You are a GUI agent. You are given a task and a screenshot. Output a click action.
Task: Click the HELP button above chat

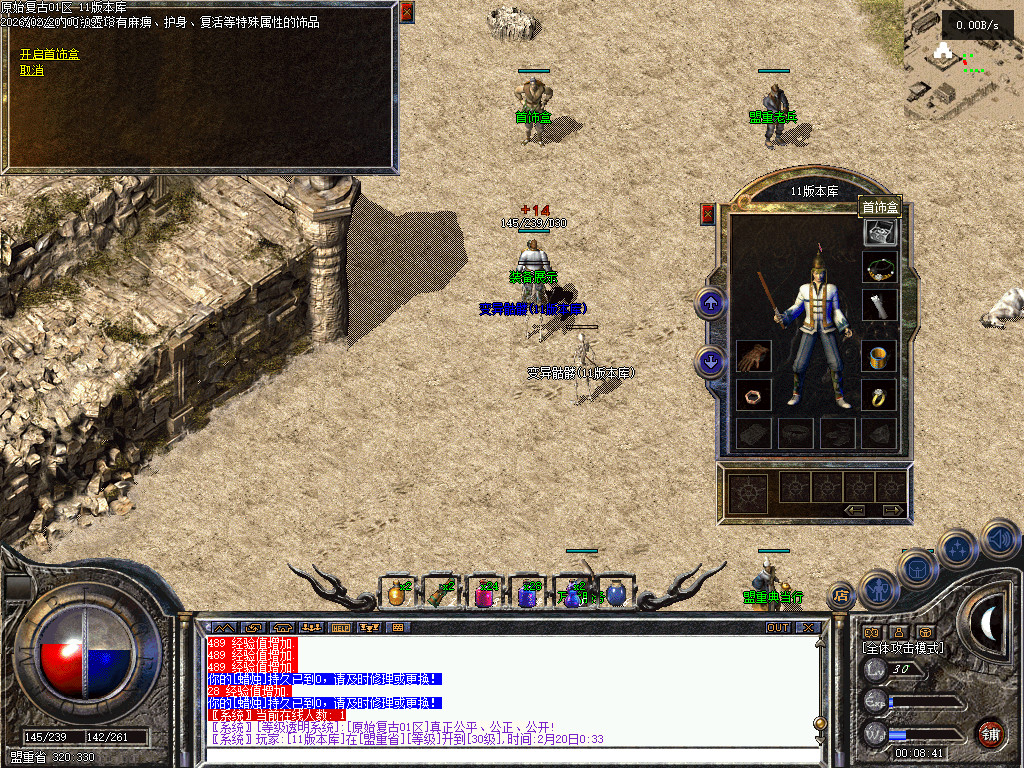pyautogui.click(x=340, y=628)
